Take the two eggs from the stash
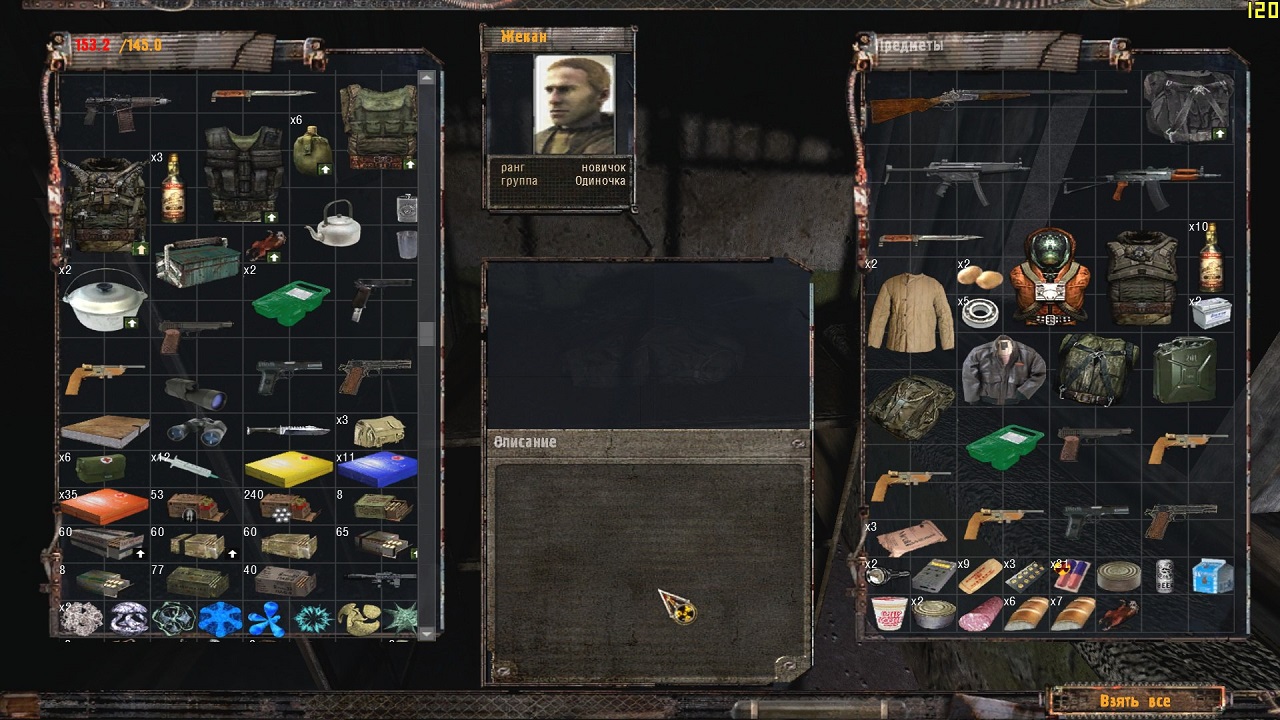This screenshot has width=1280, height=720. click(x=980, y=277)
